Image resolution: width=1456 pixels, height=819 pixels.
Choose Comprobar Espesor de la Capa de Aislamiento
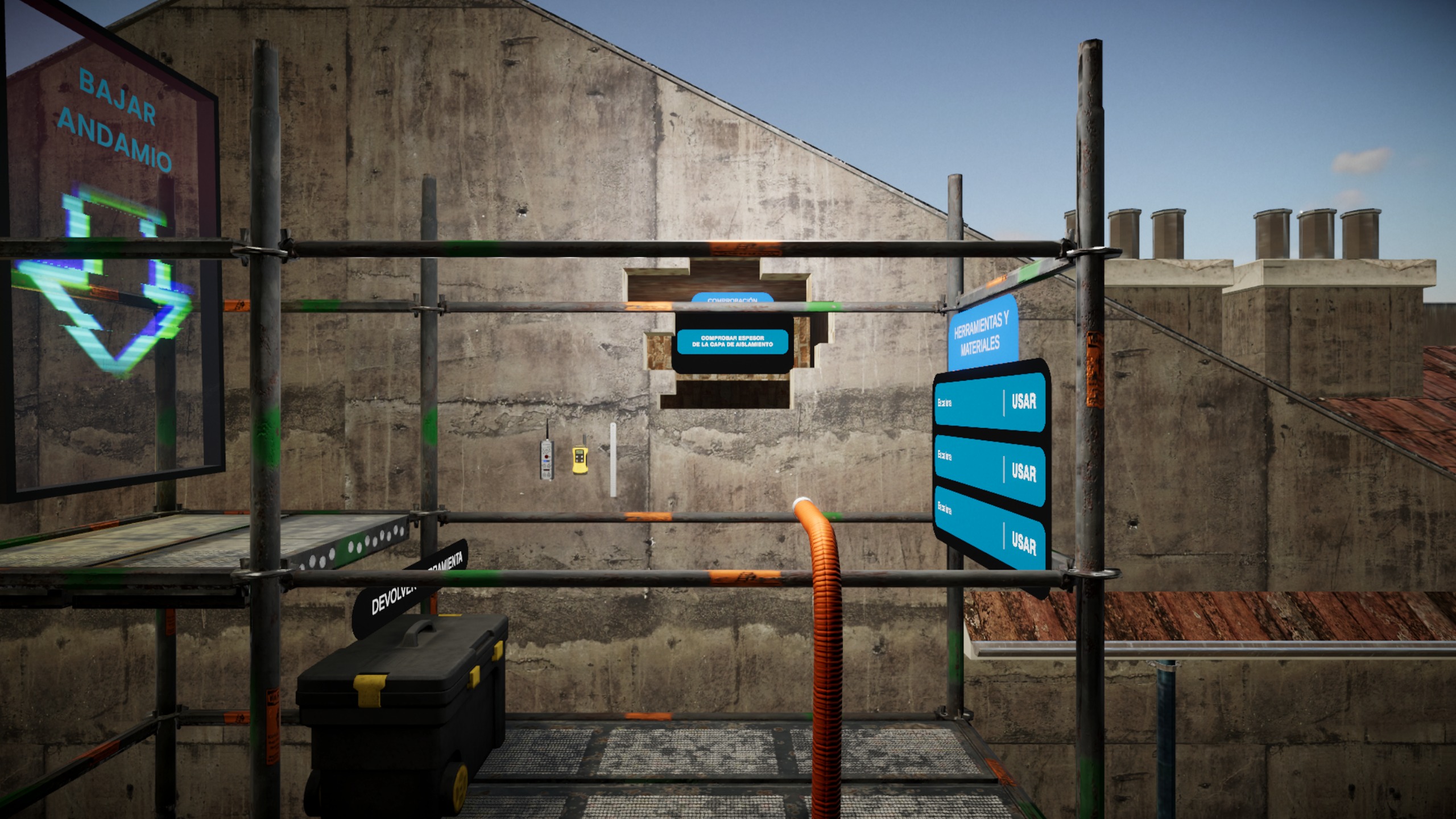point(732,342)
